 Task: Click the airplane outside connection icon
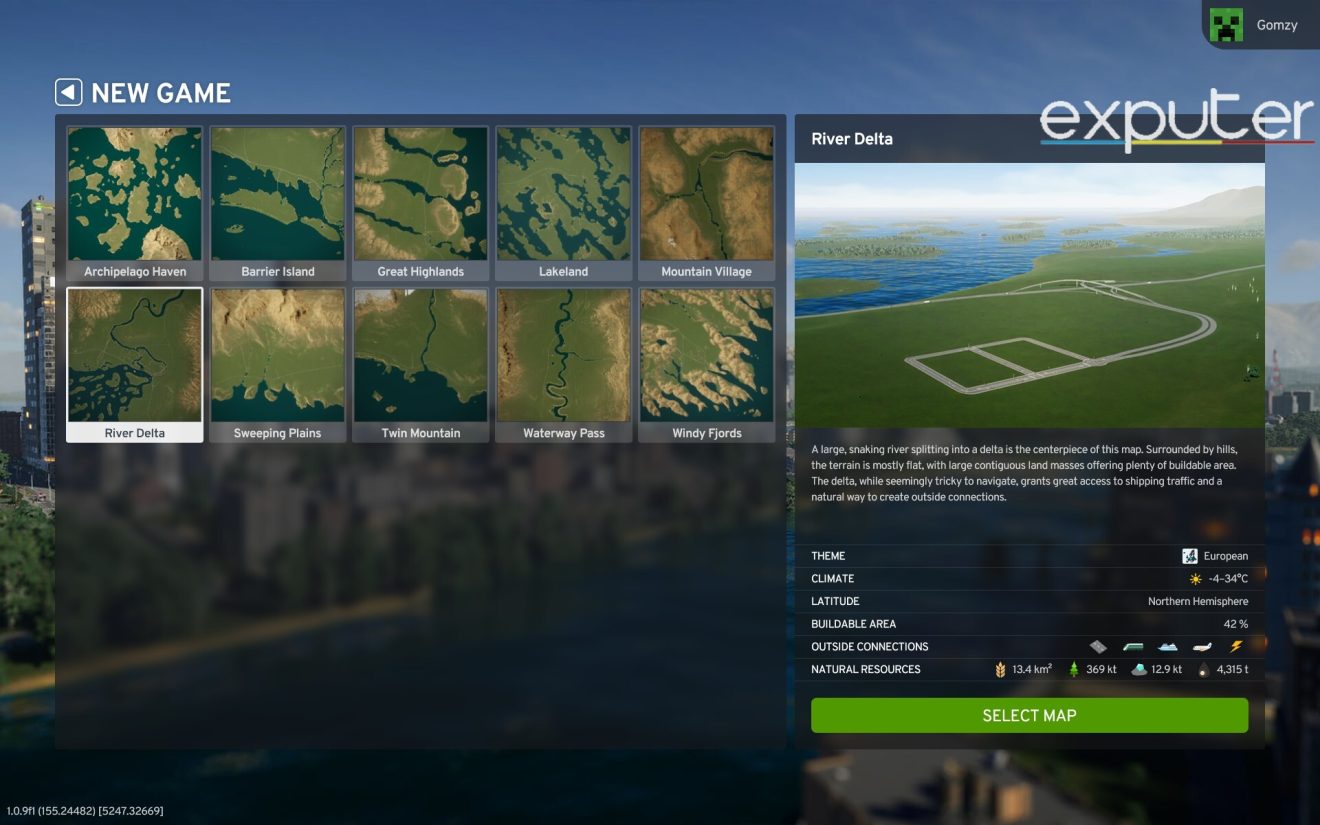pos(1200,647)
